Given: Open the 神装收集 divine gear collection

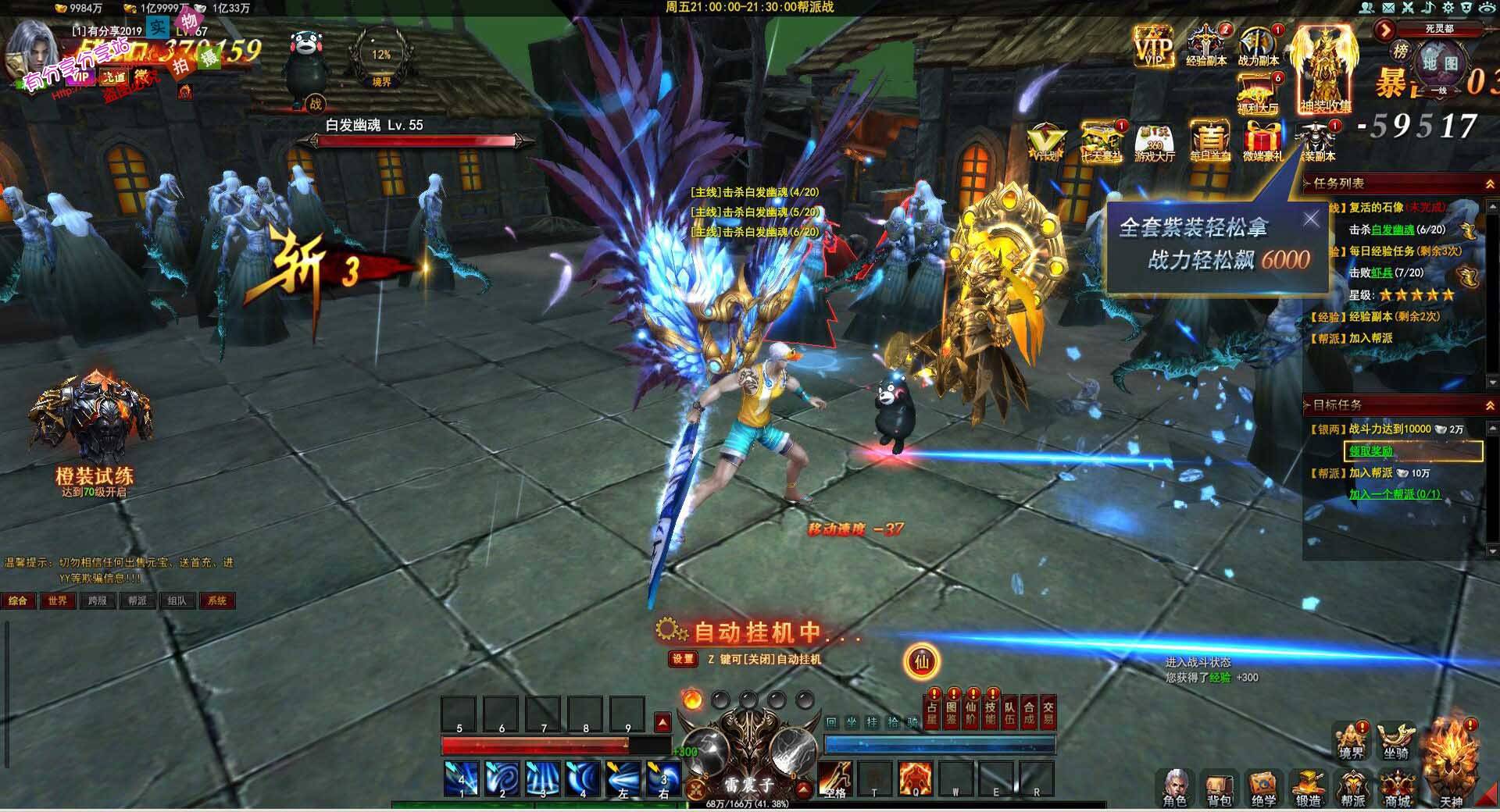Looking at the screenshot, I should pyautogui.click(x=1325, y=69).
